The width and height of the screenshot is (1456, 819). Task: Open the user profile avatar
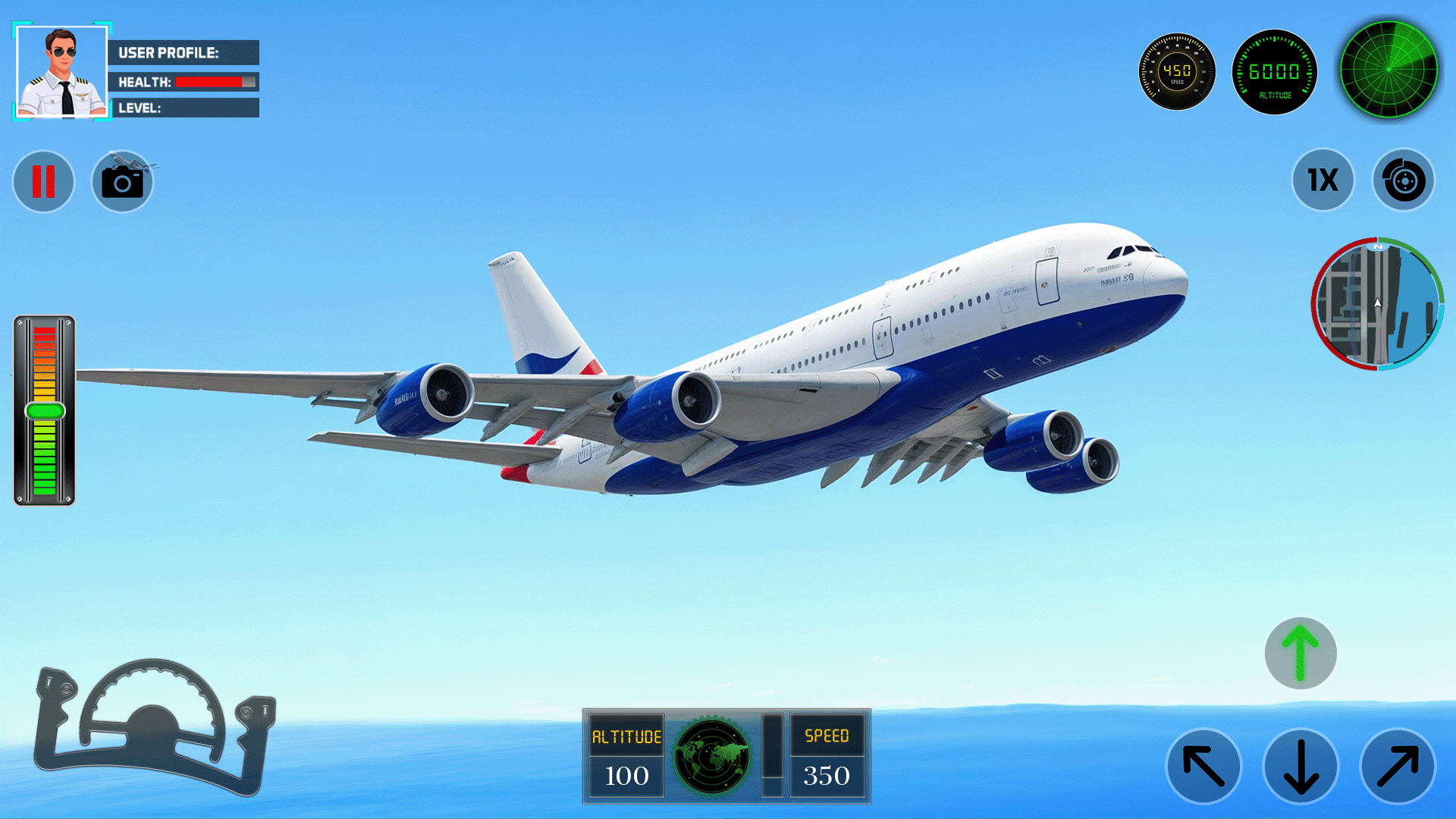tap(61, 72)
